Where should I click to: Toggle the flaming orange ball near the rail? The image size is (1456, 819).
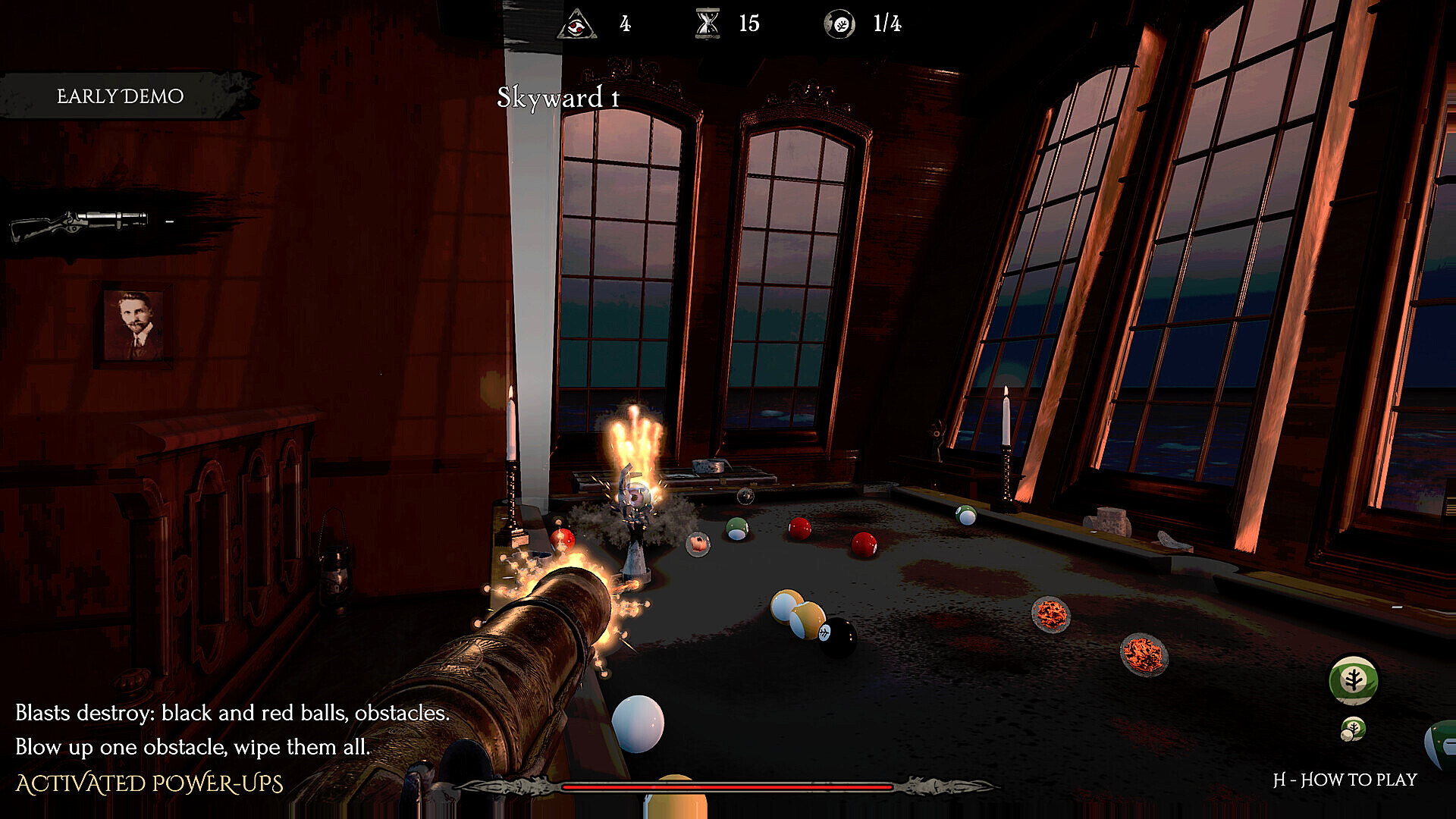1051,614
